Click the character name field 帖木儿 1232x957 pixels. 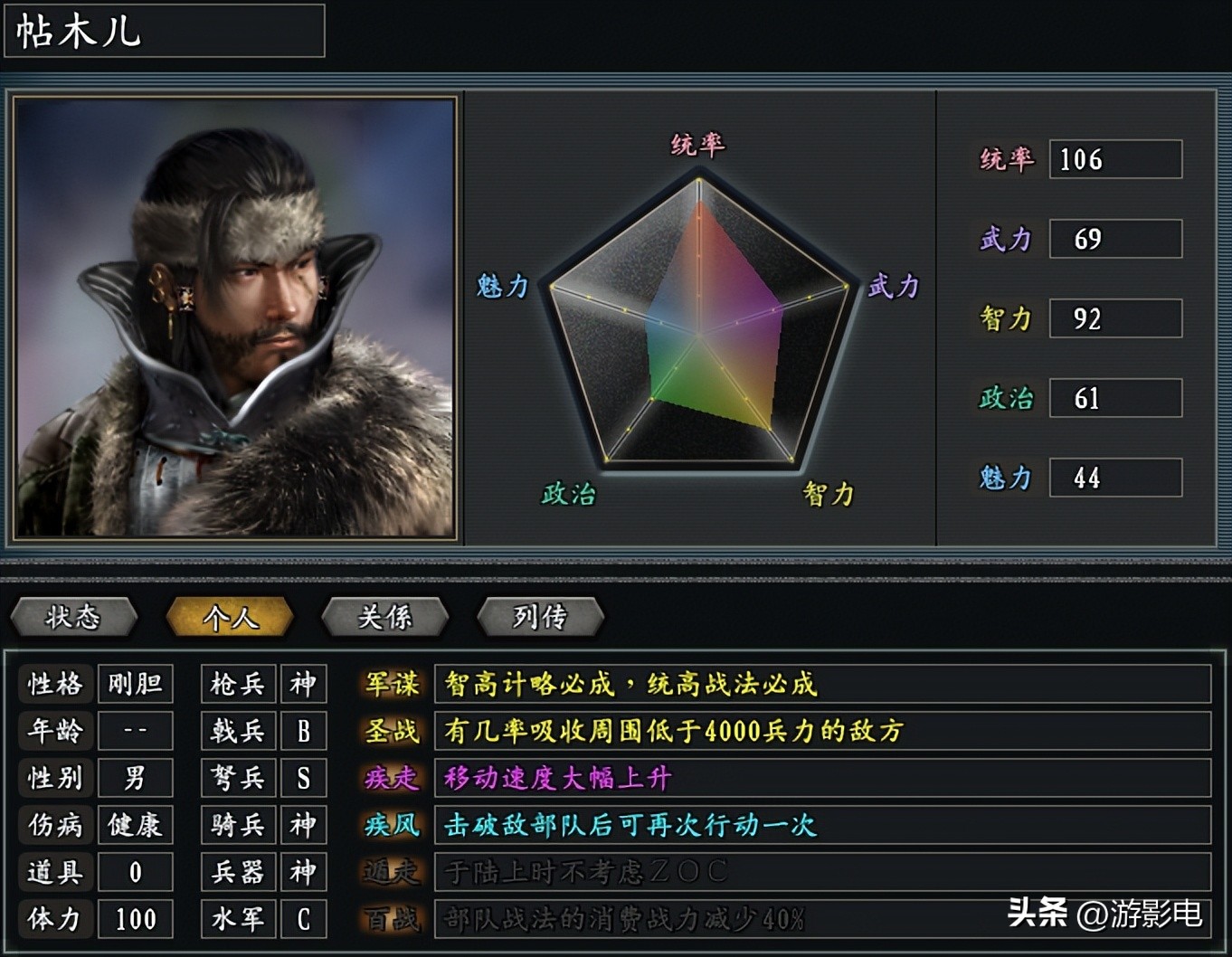click(x=163, y=32)
